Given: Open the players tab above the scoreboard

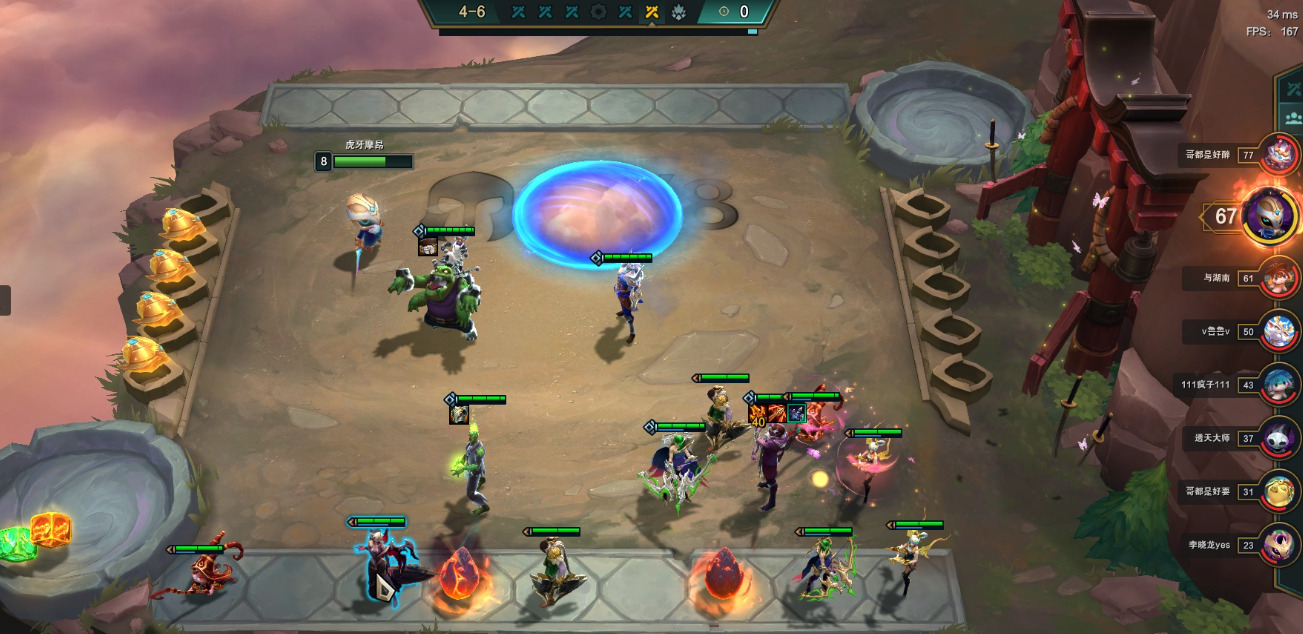Looking at the screenshot, I should coord(1294,116).
